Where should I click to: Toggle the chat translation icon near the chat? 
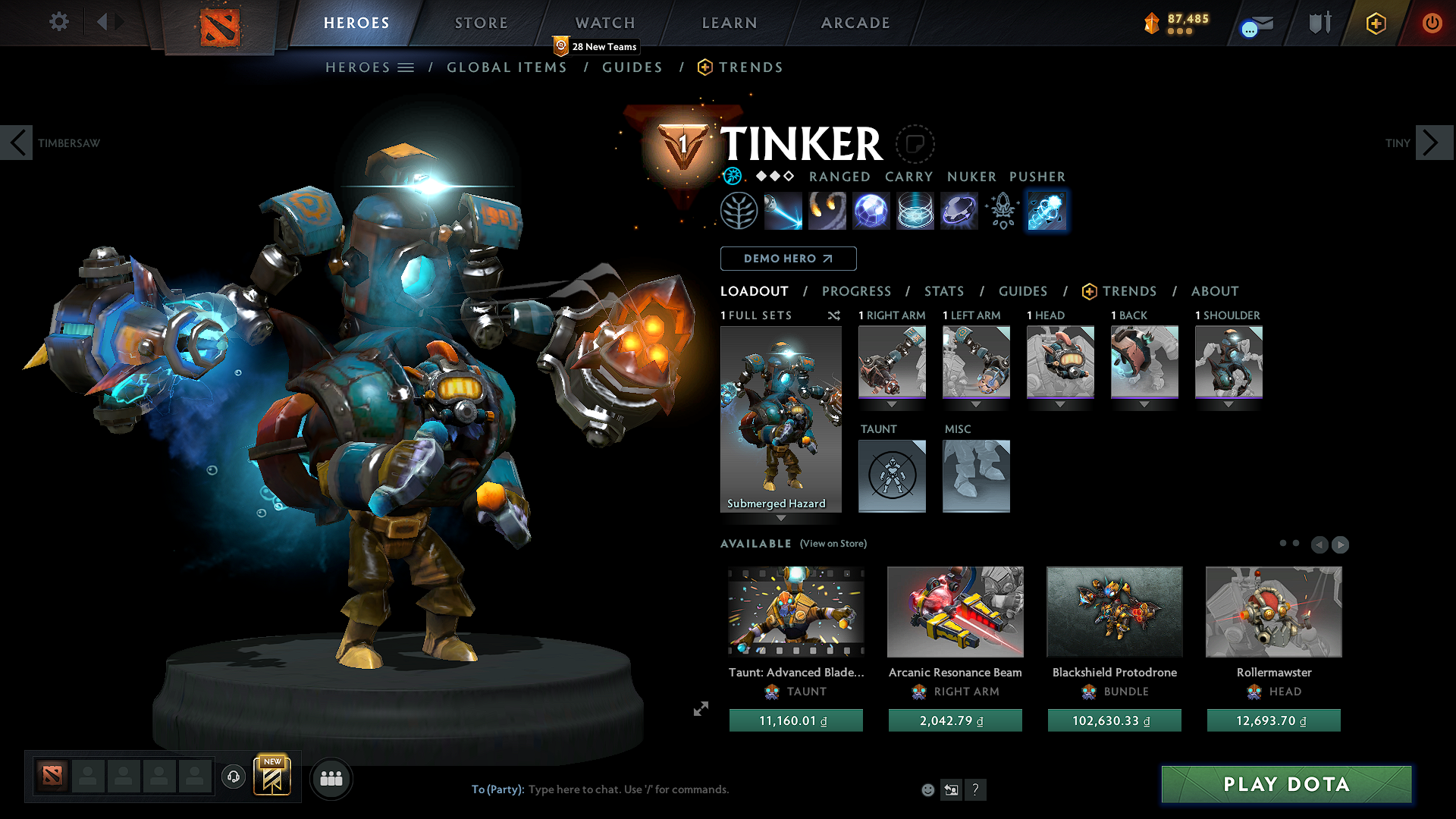coord(951,789)
